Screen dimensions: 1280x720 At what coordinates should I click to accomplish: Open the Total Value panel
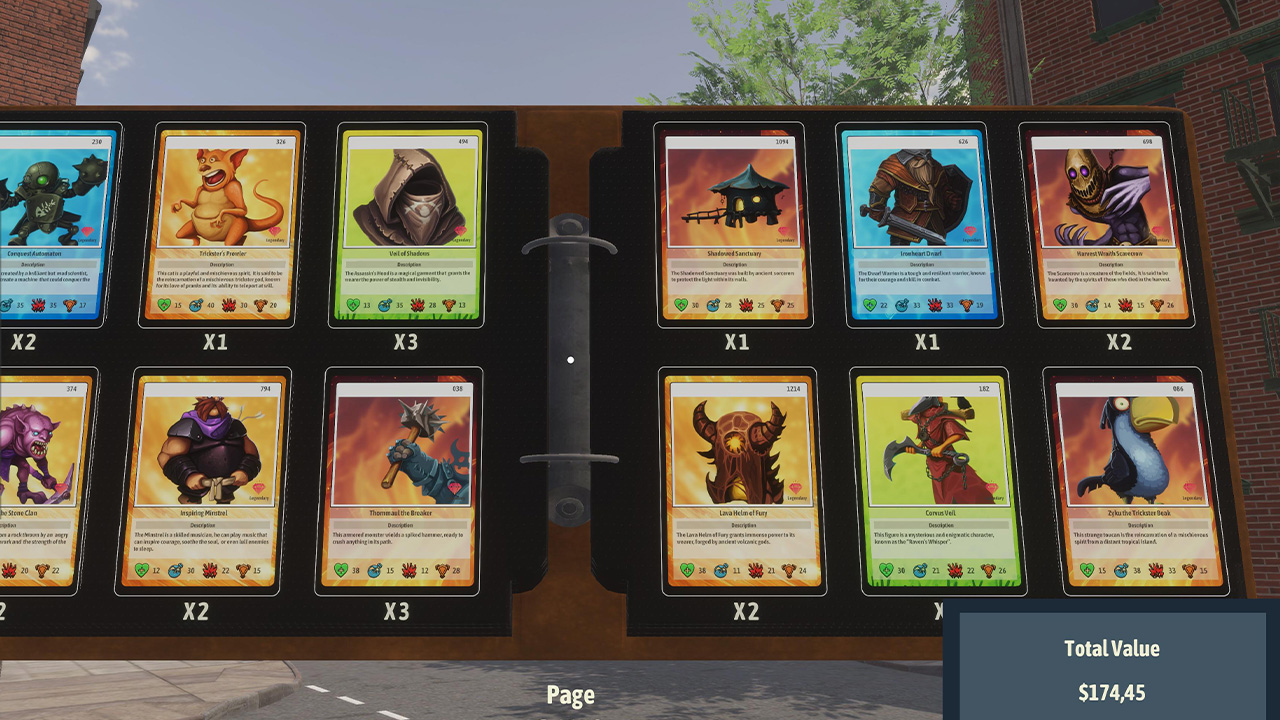point(1113,665)
